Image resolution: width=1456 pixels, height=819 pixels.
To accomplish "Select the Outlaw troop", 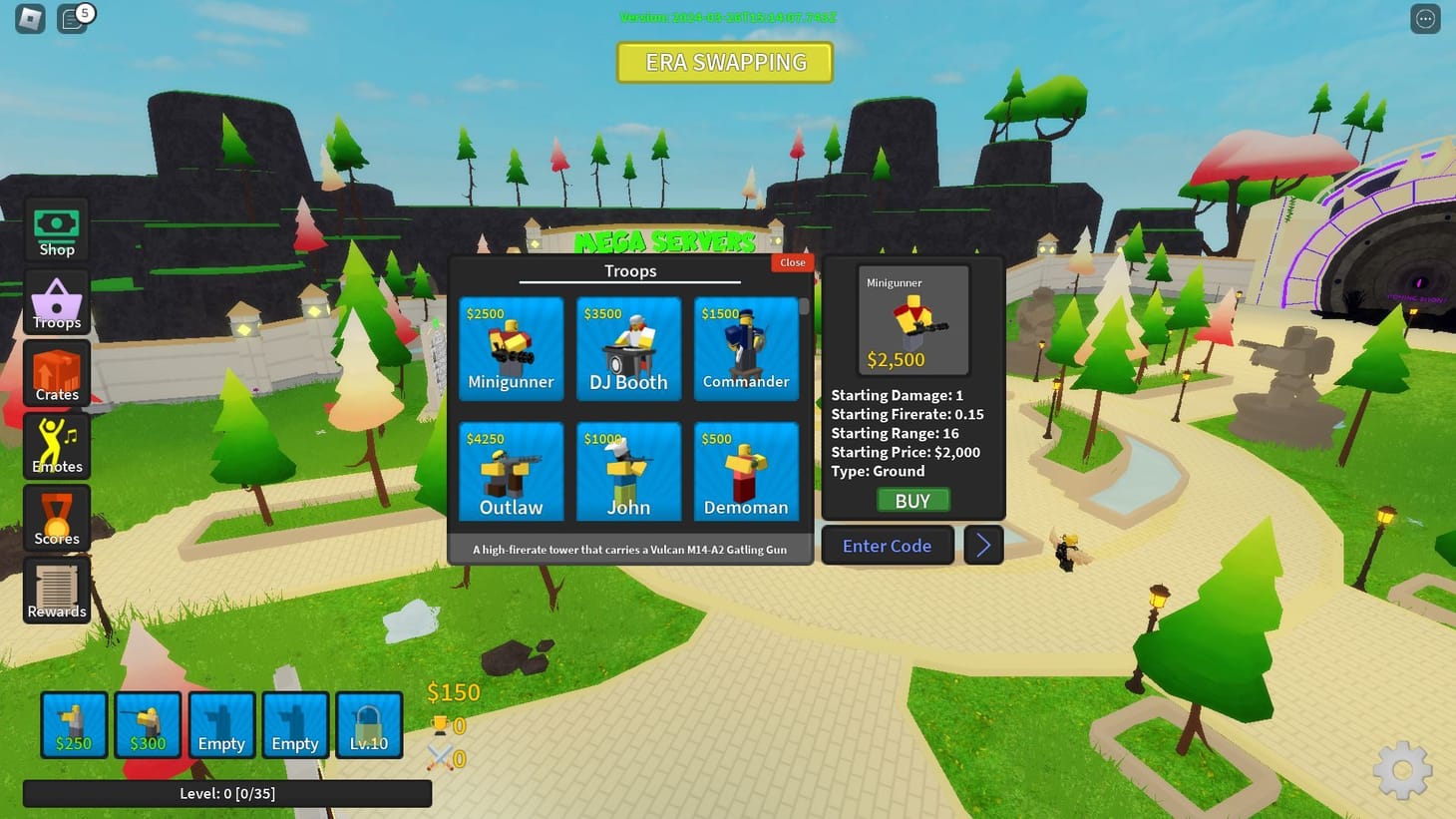I will point(511,472).
